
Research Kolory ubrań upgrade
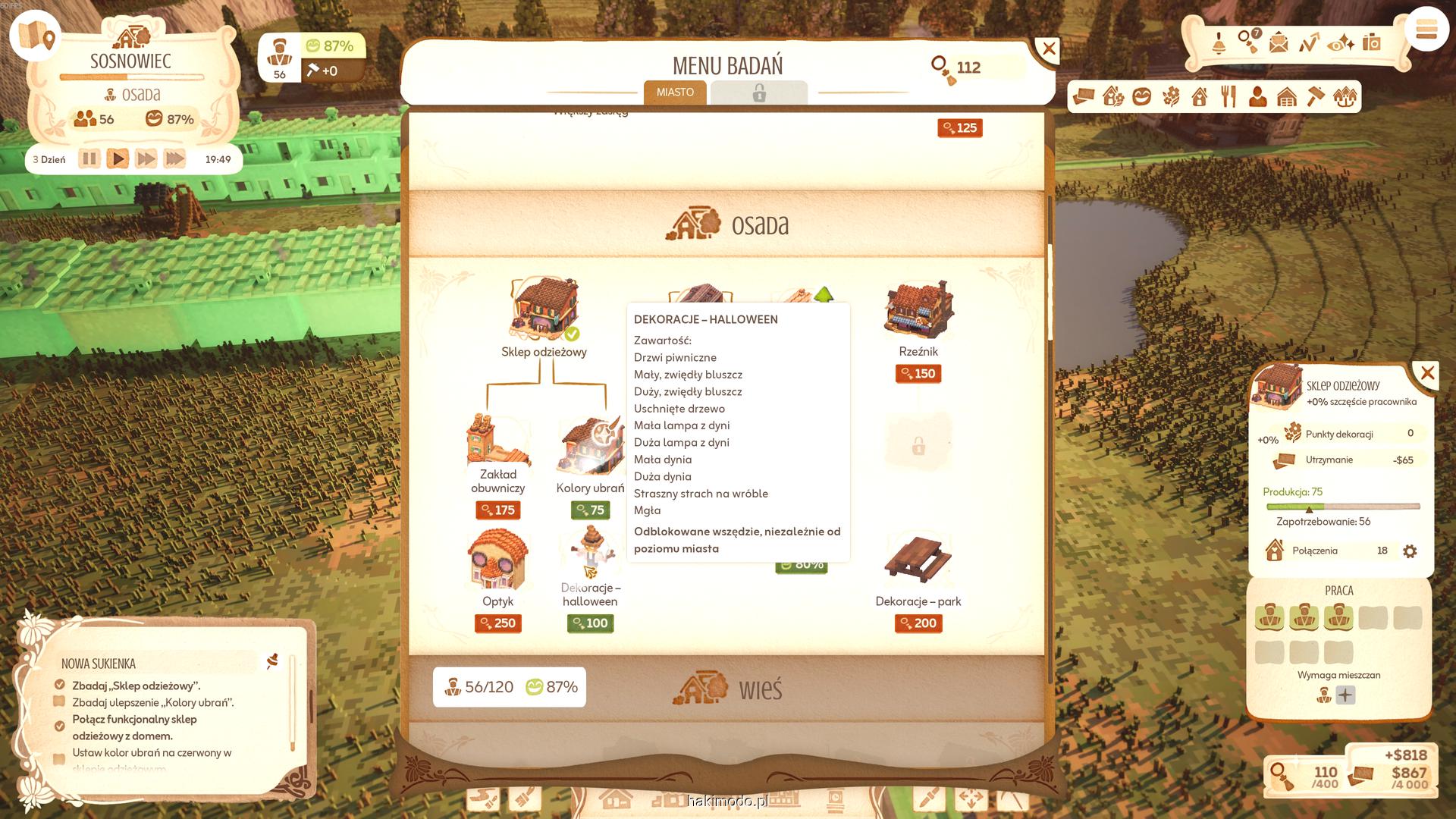590,510
